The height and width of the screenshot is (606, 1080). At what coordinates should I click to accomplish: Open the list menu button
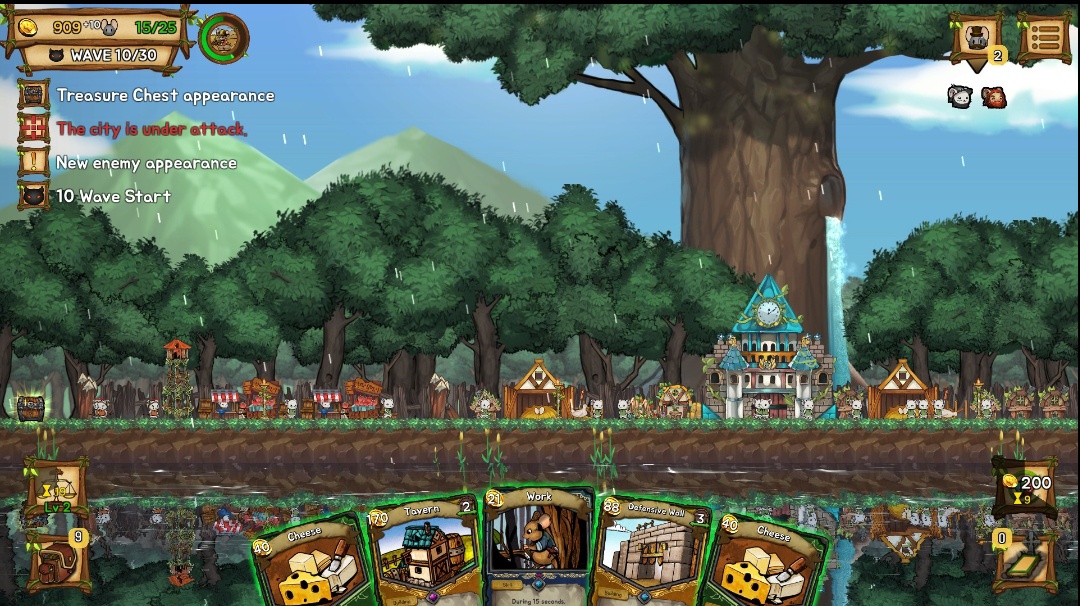point(1044,38)
